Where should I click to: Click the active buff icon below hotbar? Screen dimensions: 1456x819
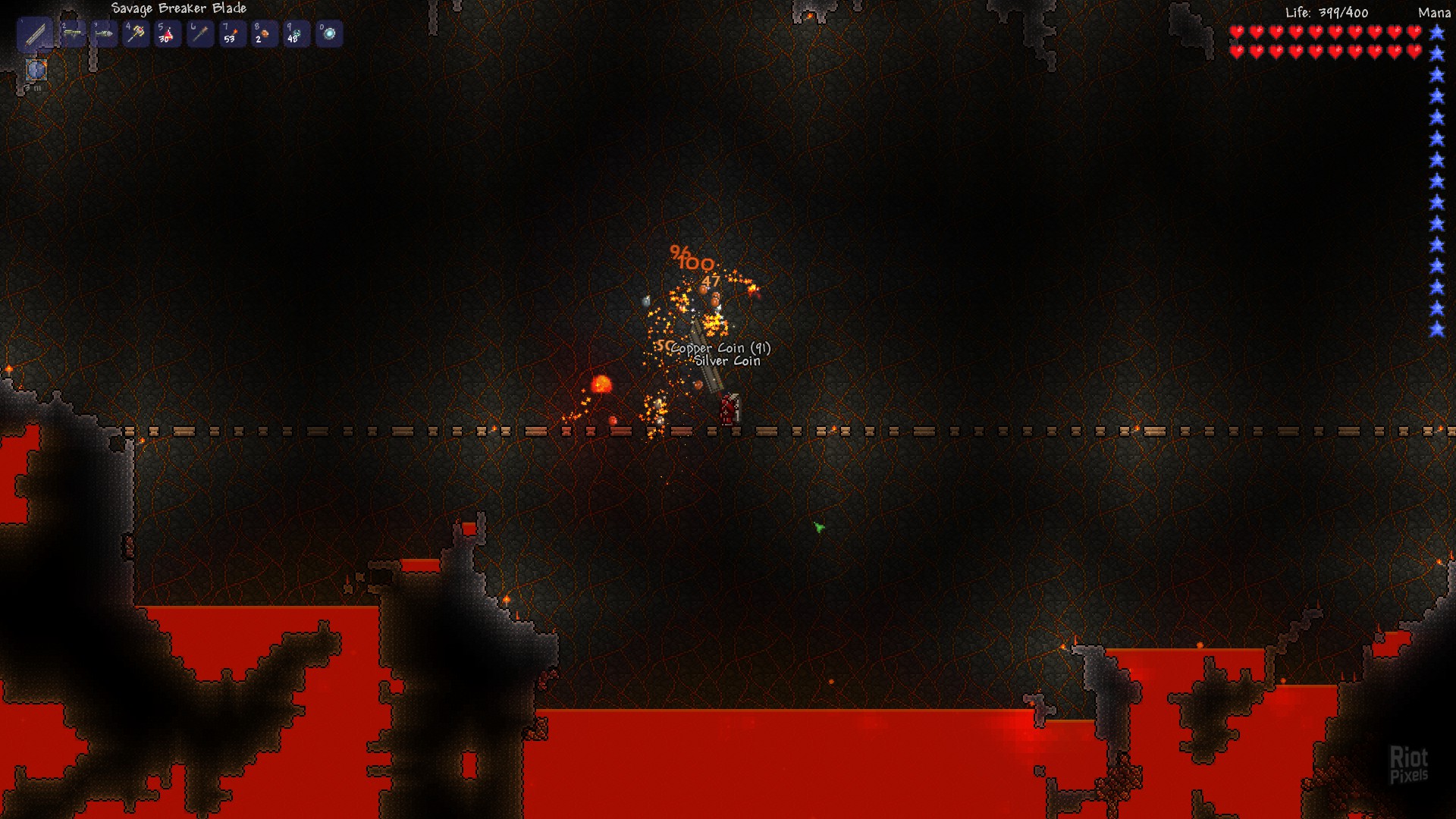[36, 71]
